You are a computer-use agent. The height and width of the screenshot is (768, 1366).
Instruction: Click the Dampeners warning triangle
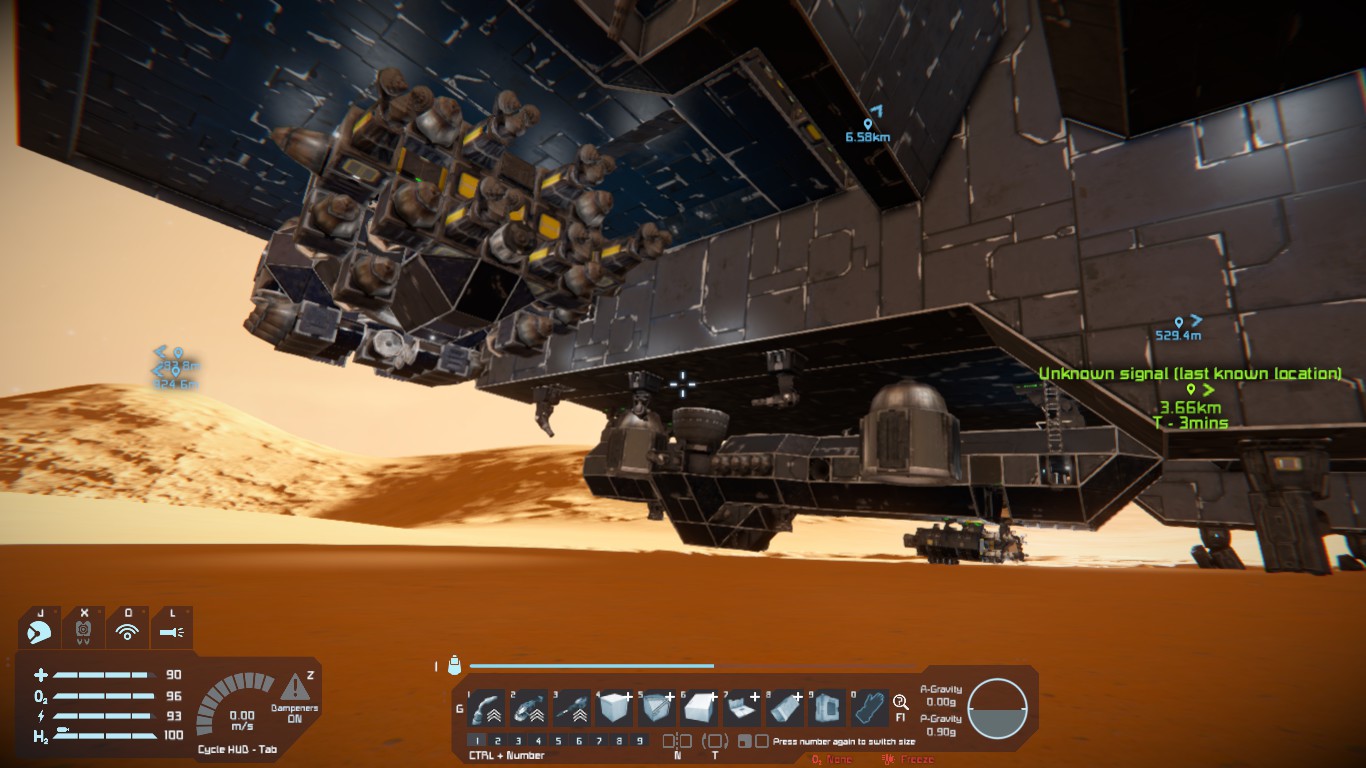[x=294, y=687]
